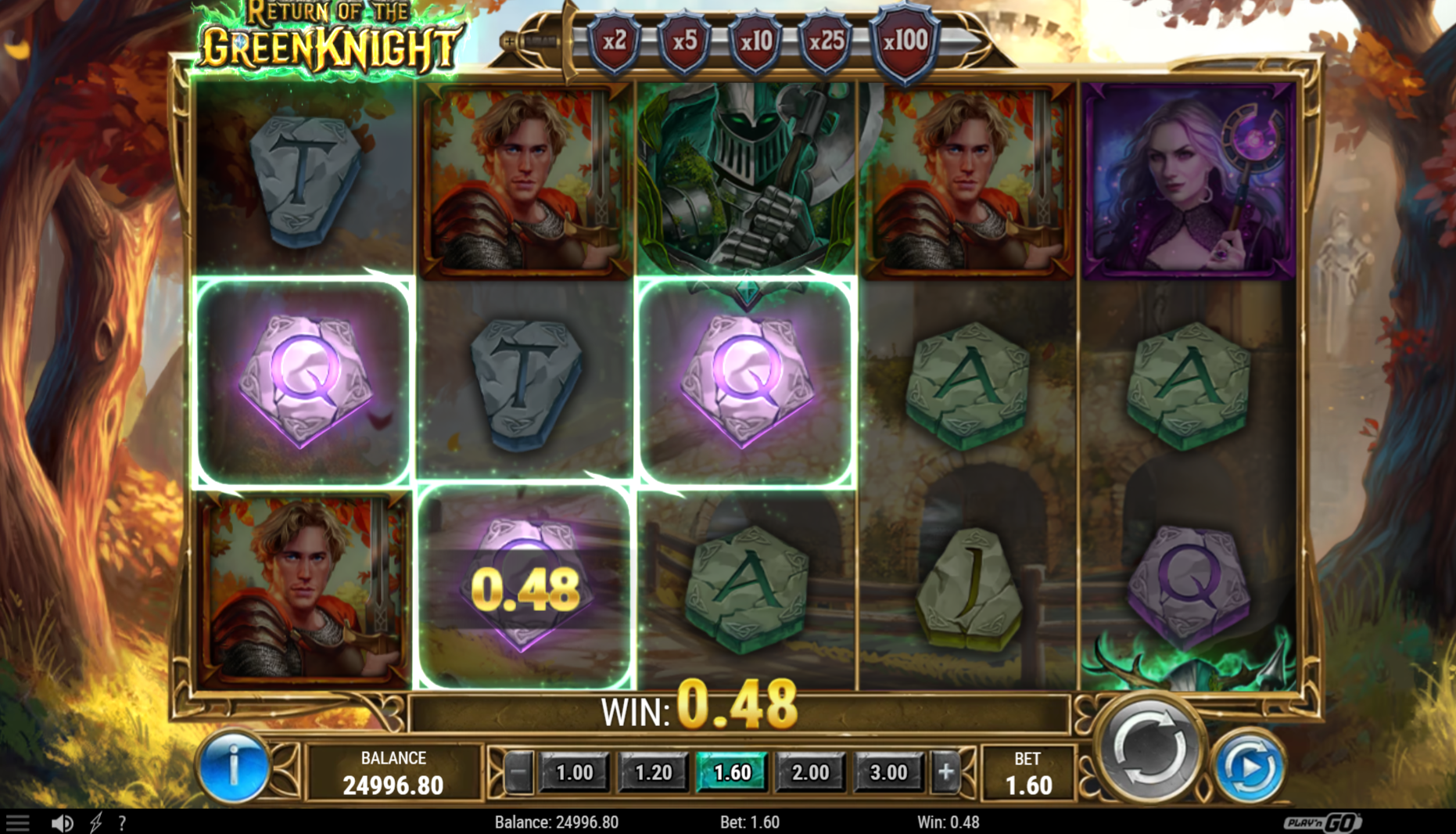
Task: Open help with the question mark icon
Action: pyautogui.click(x=122, y=822)
